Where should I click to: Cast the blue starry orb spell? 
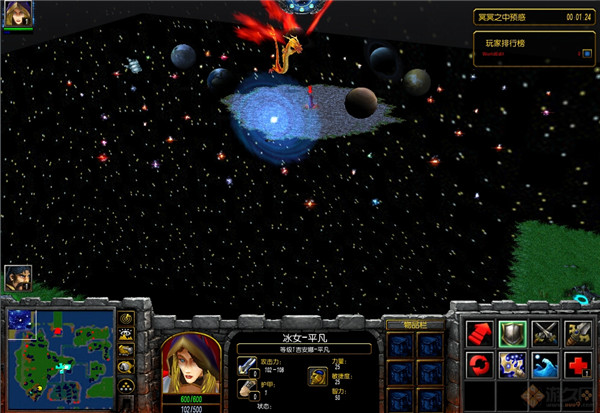click(513, 363)
